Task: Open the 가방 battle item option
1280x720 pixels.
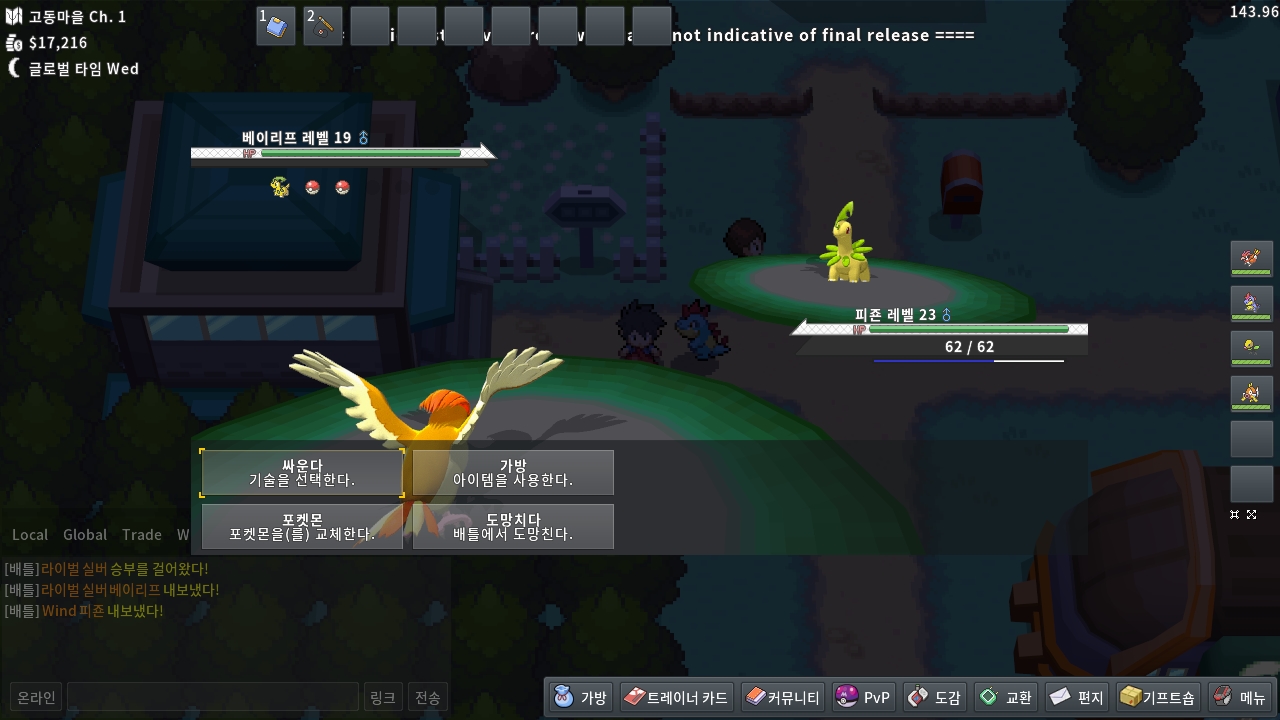Action: coord(513,473)
